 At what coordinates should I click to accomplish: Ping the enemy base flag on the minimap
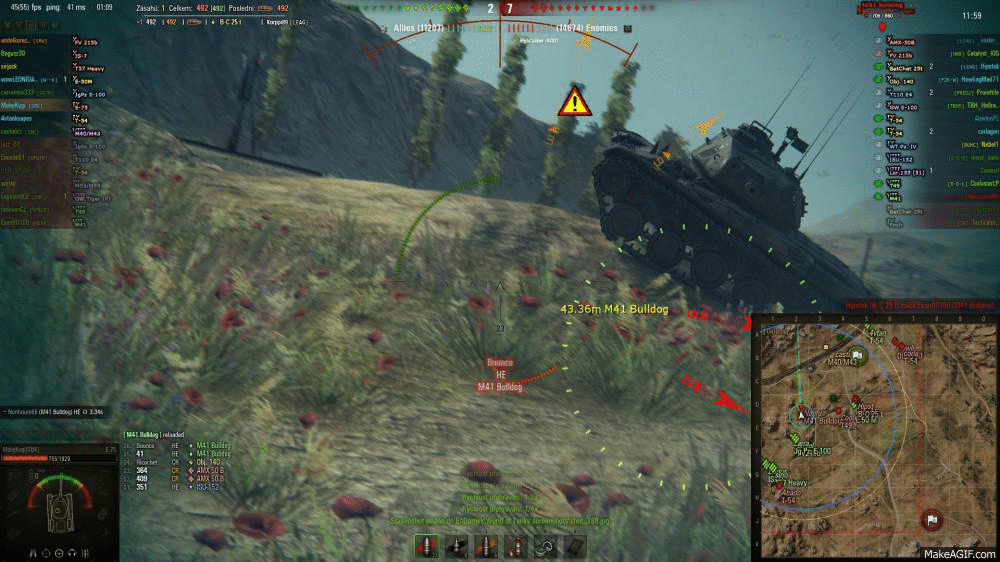coord(931,519)
